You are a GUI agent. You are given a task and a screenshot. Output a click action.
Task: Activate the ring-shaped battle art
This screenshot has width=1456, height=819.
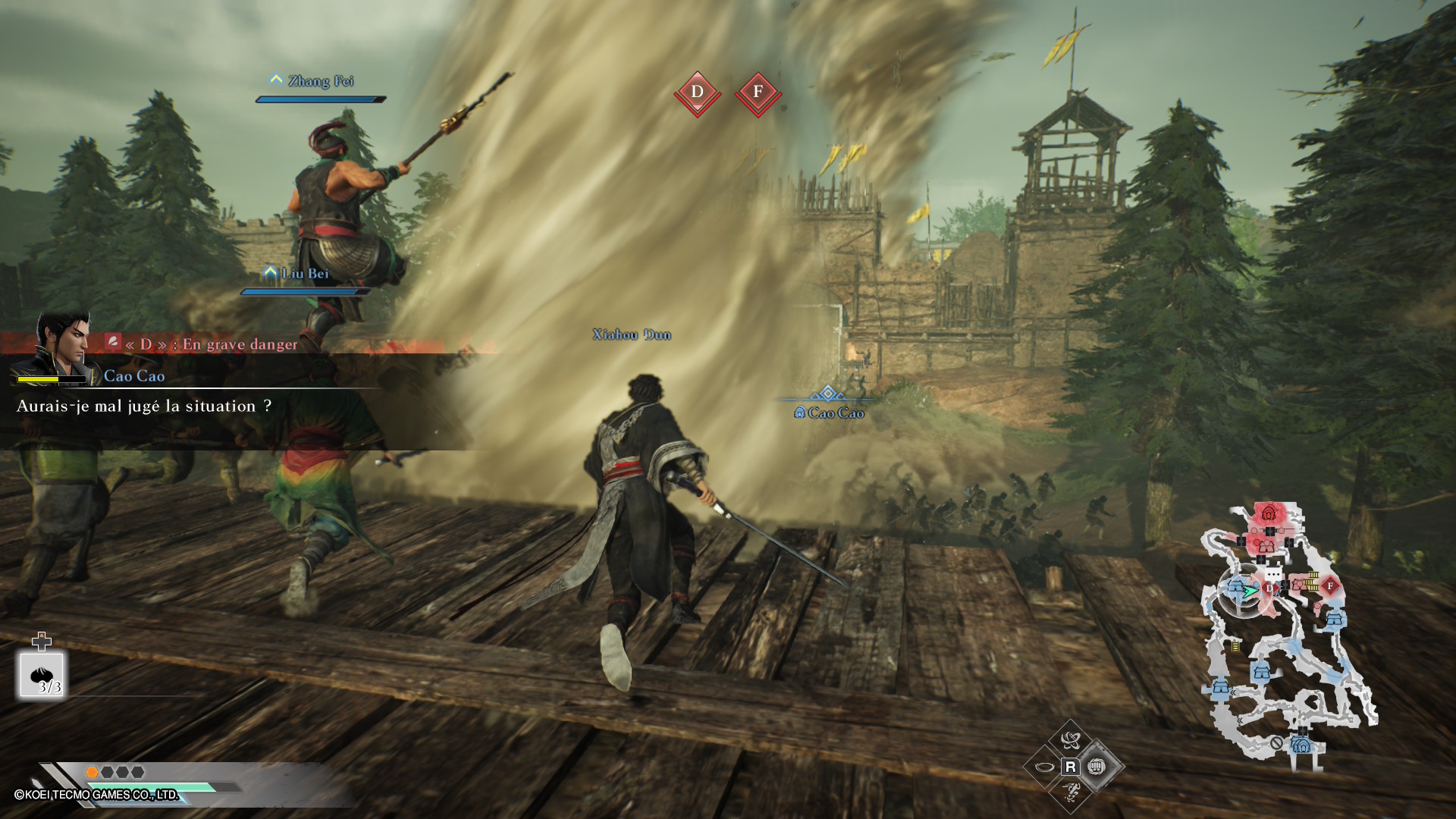[x=1044, y=767]
